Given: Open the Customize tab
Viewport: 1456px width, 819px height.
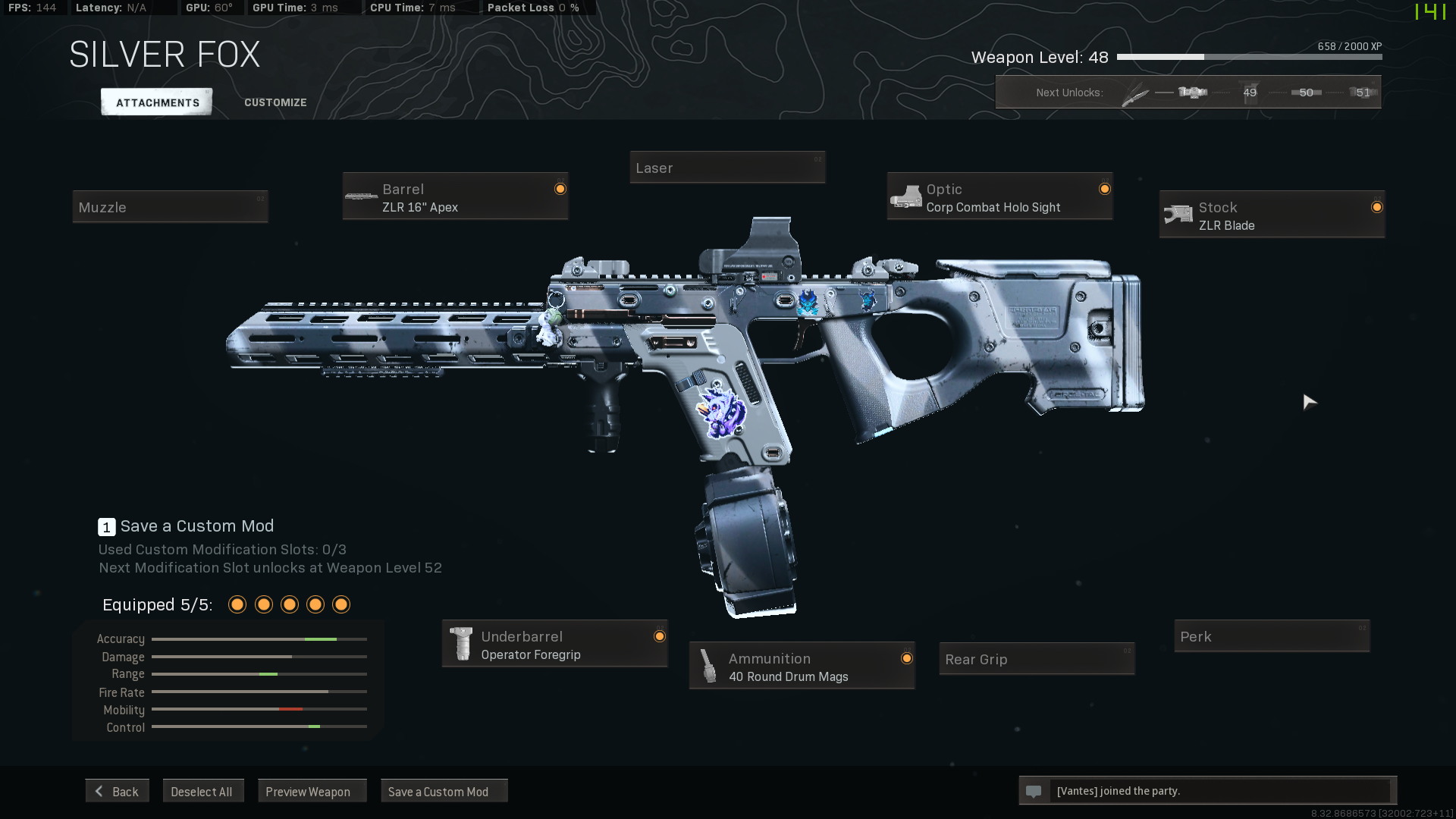Looking at the screenshot, I should 275,102.
